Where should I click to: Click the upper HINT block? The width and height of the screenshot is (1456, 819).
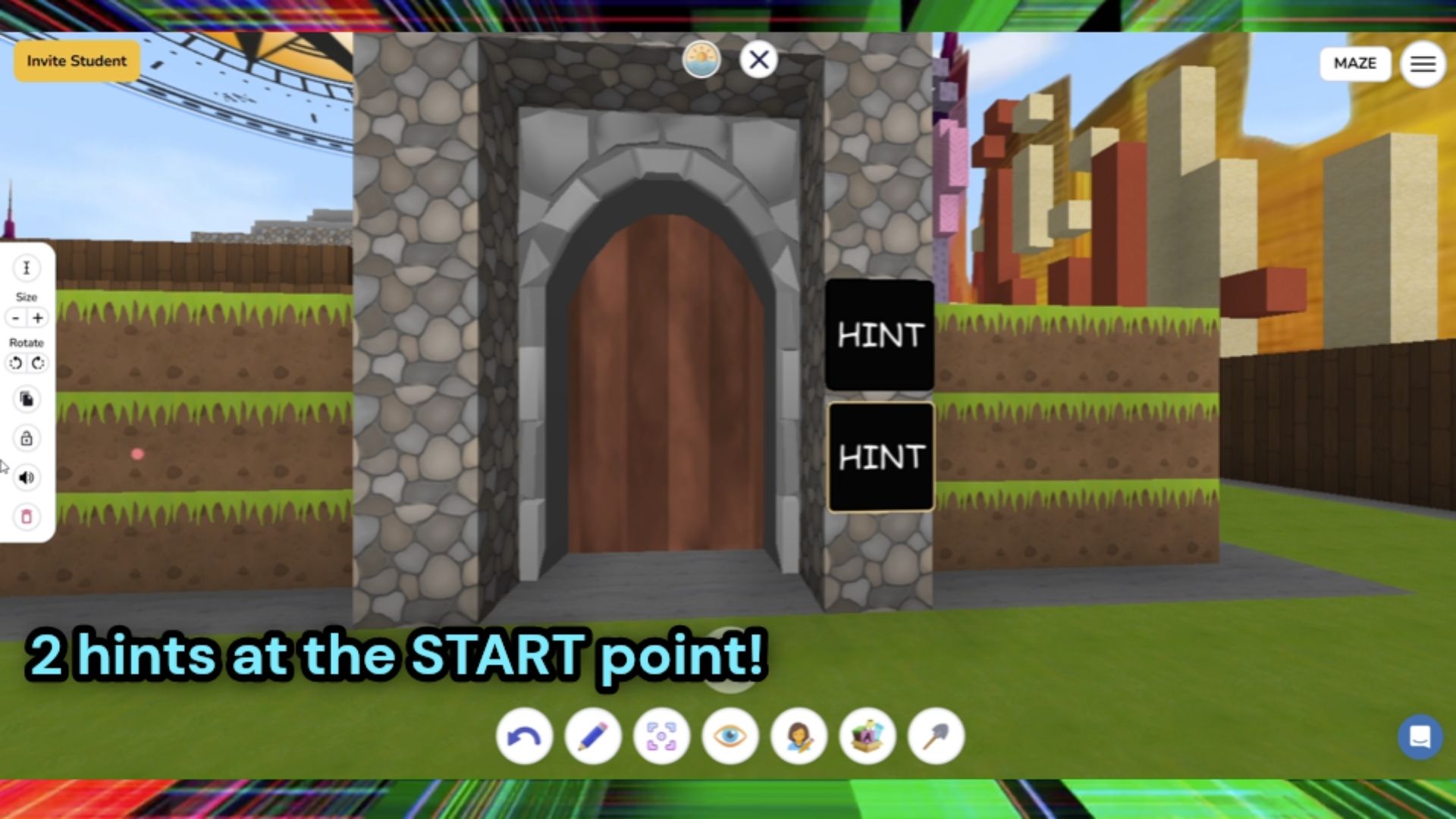pyautogui.click(x=880, y=336)
